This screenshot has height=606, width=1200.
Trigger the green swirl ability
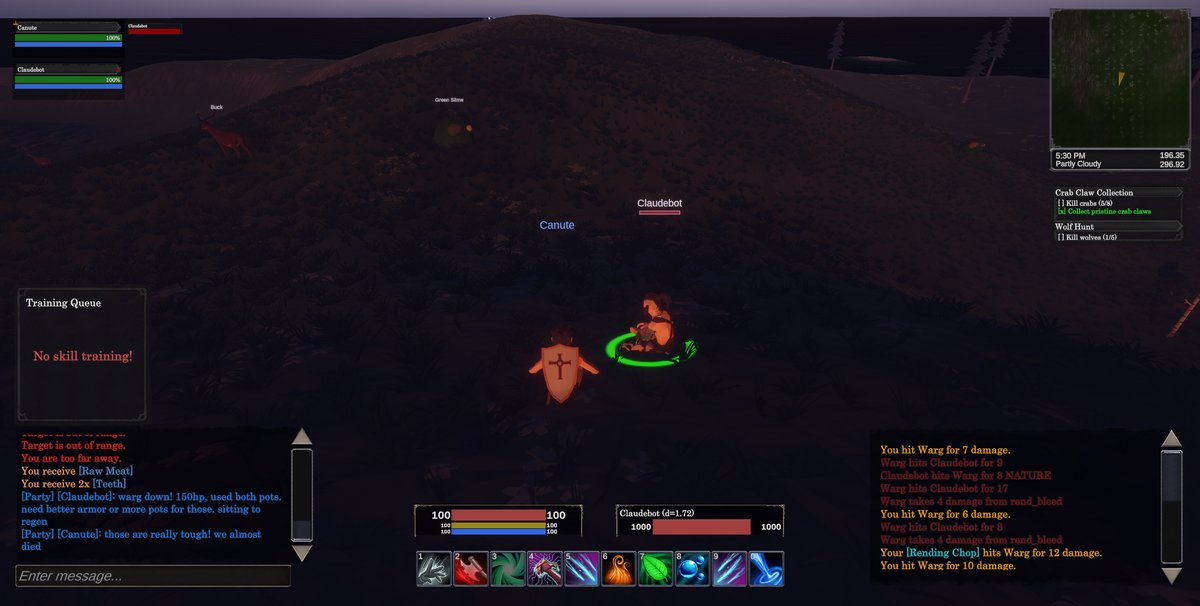[508, 569]
